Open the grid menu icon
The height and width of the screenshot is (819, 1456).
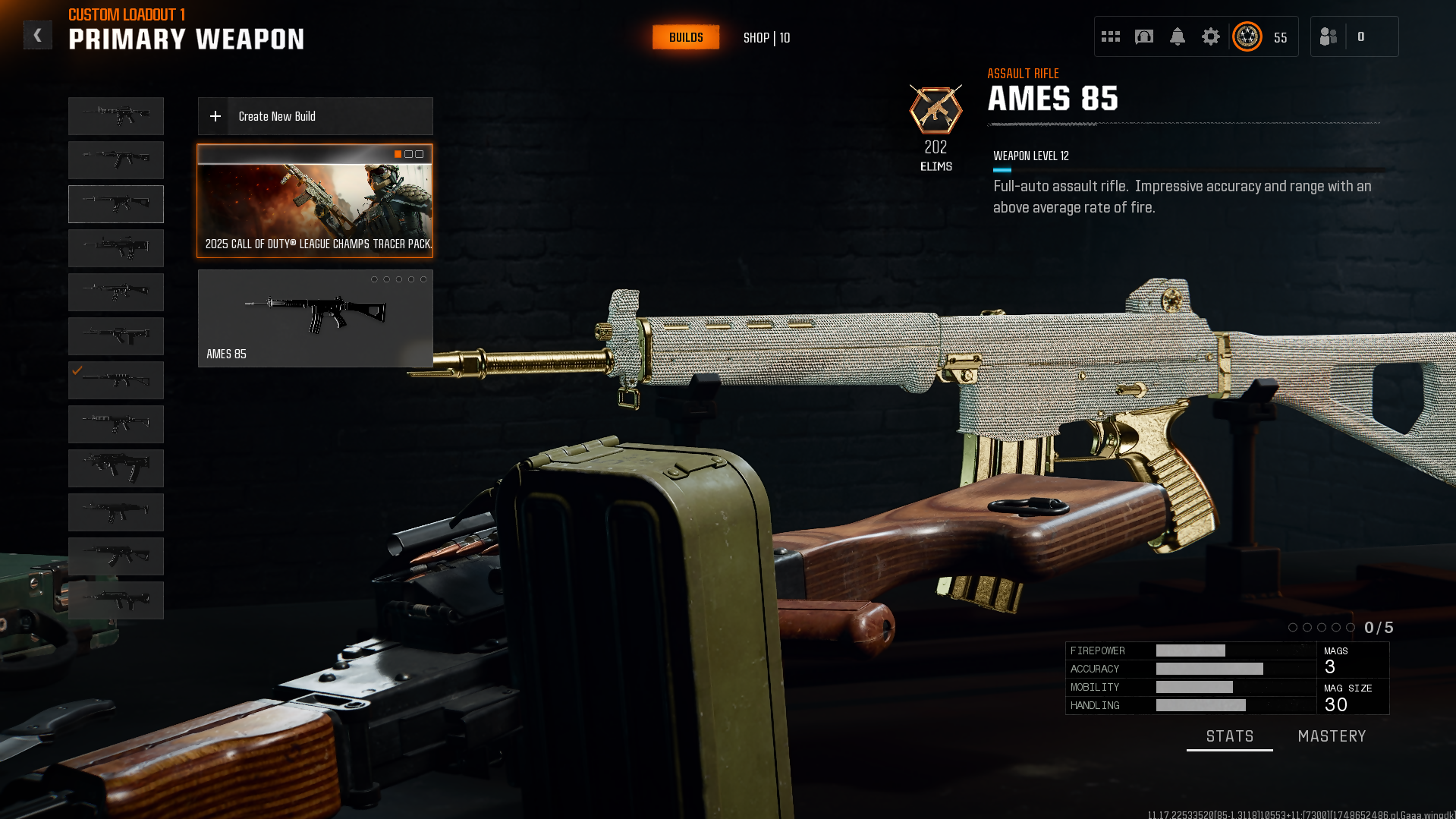tap(1110, 36)
